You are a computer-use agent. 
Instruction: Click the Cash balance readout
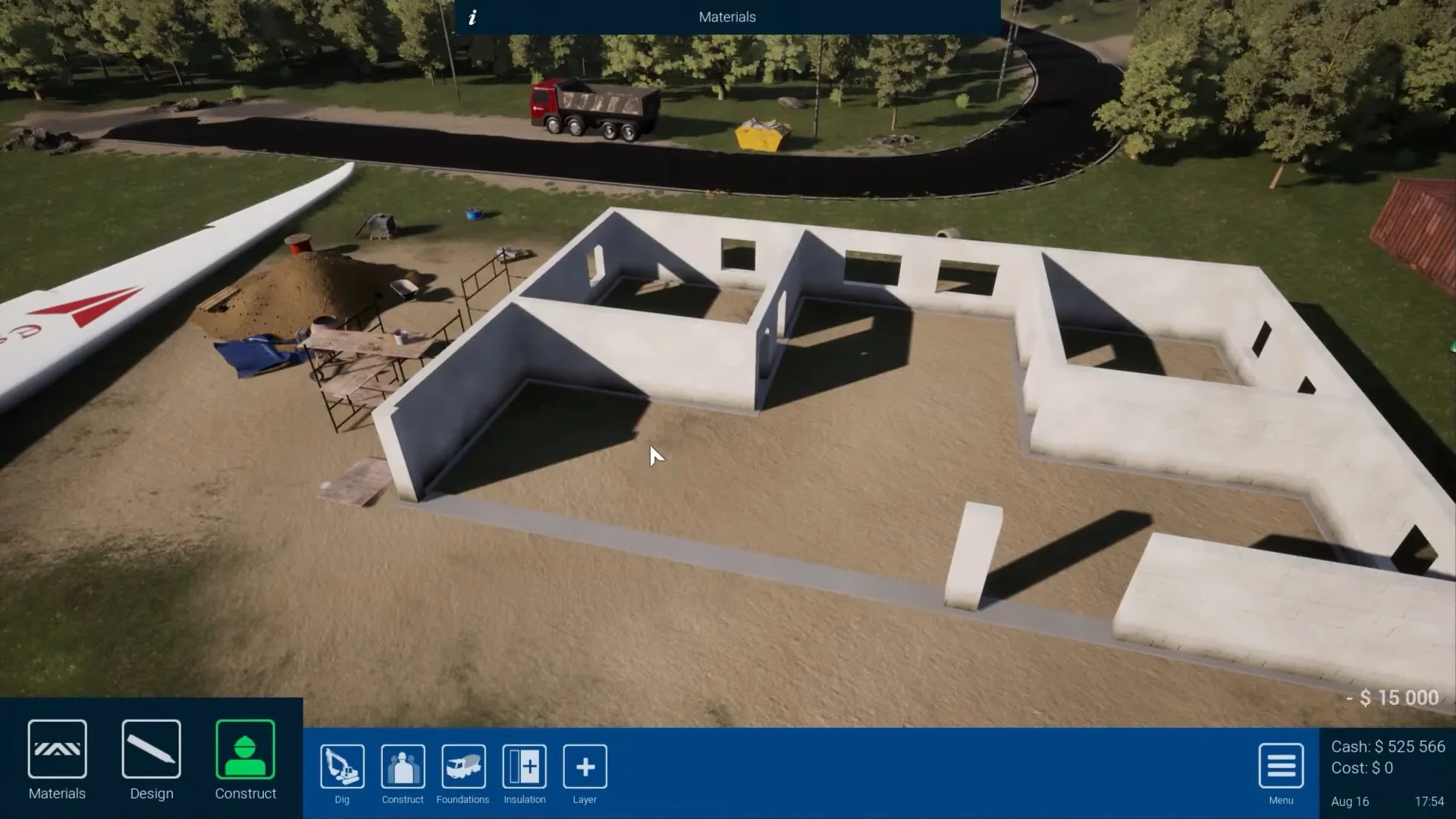[x=1389, y=746]
